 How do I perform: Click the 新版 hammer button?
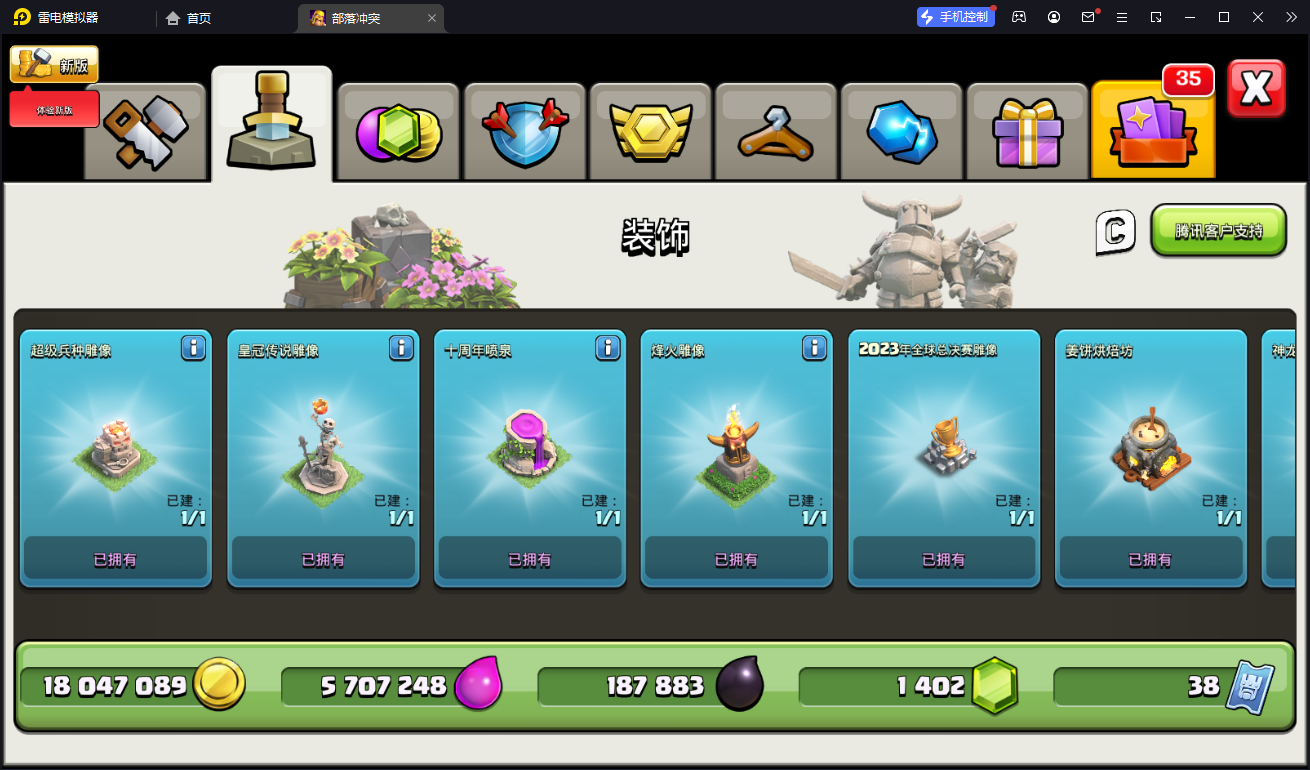(54, 65)
